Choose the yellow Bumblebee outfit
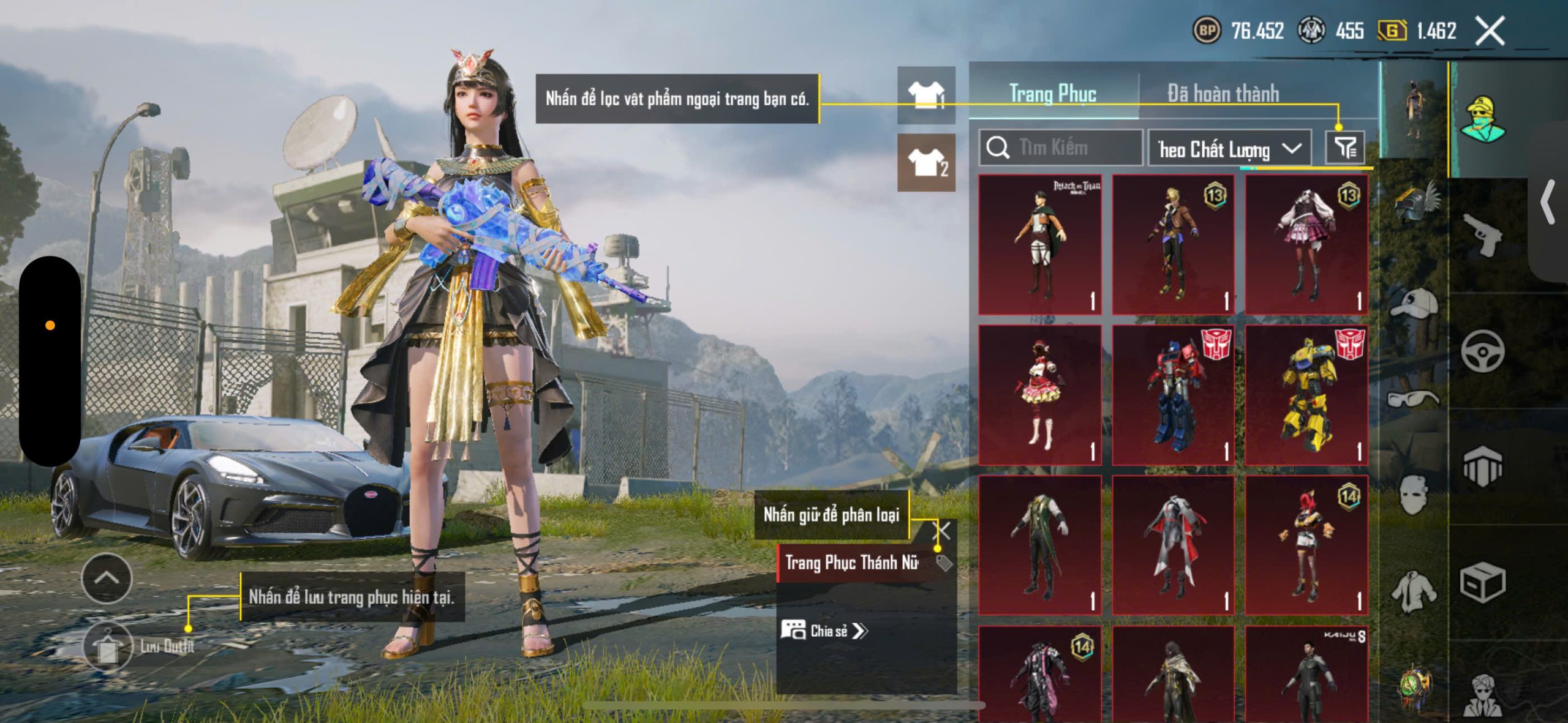Image resolution: width=1568 pixels, height=723 pixels. click(x=1306, y=395)
